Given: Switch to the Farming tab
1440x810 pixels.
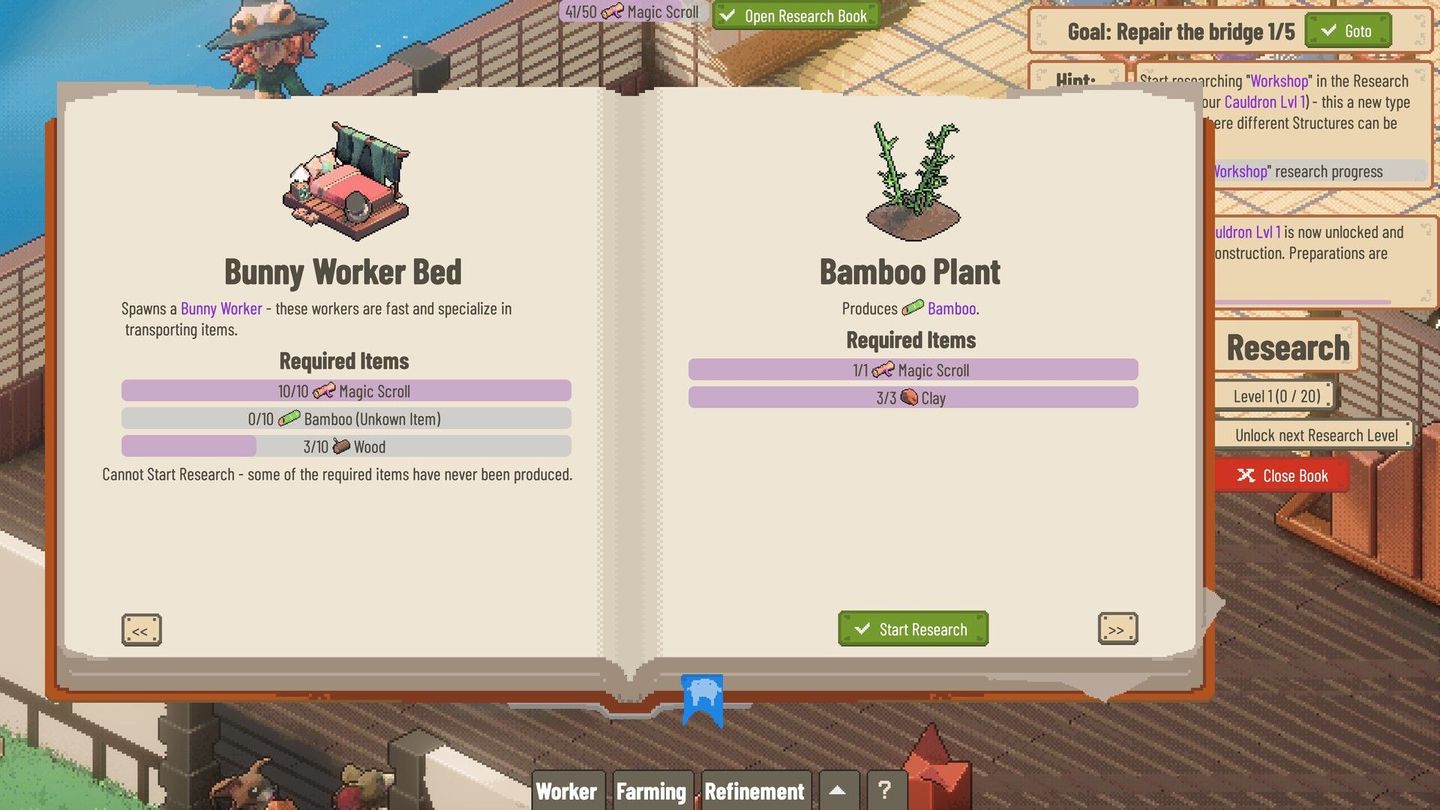Looking at the screenshot, I should tap(651, 790).
